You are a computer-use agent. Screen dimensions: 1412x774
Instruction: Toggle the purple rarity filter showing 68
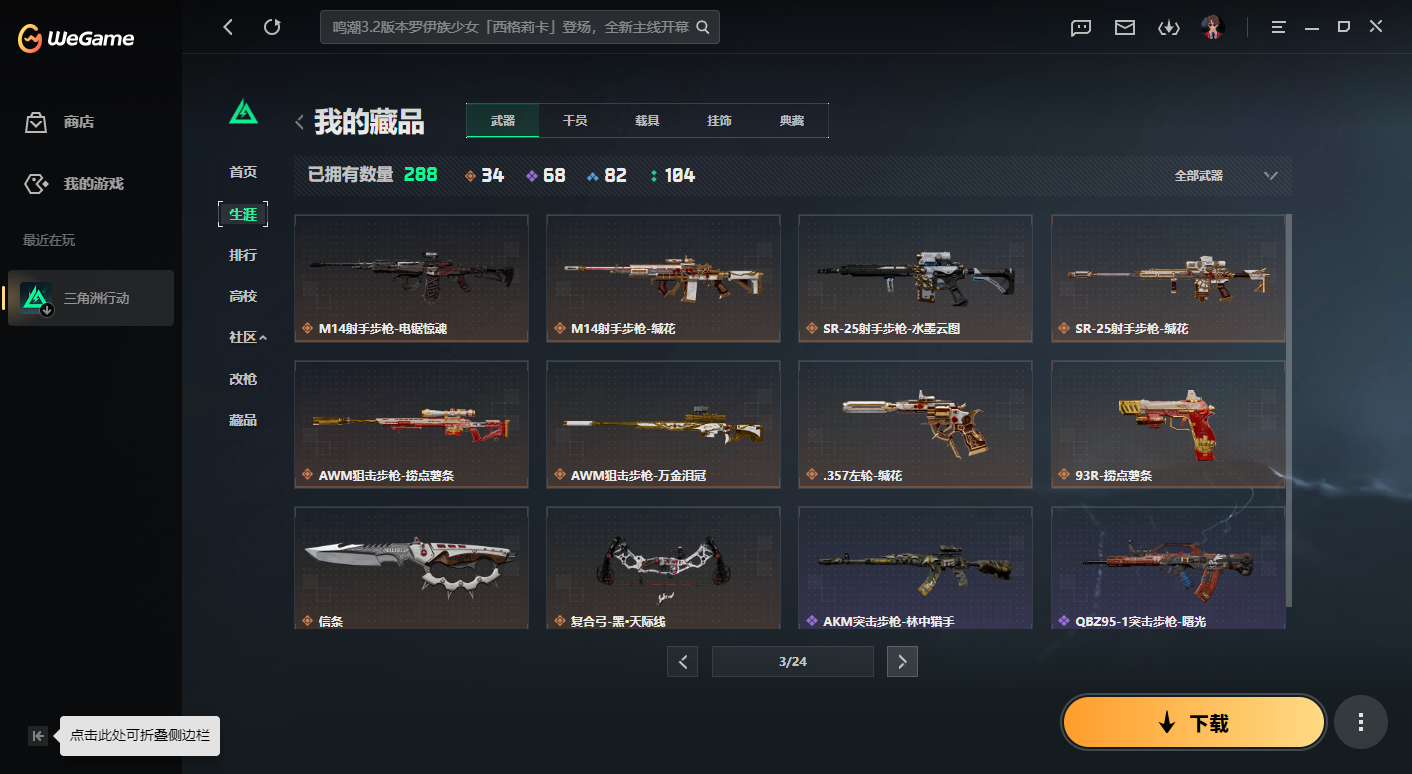545,174
